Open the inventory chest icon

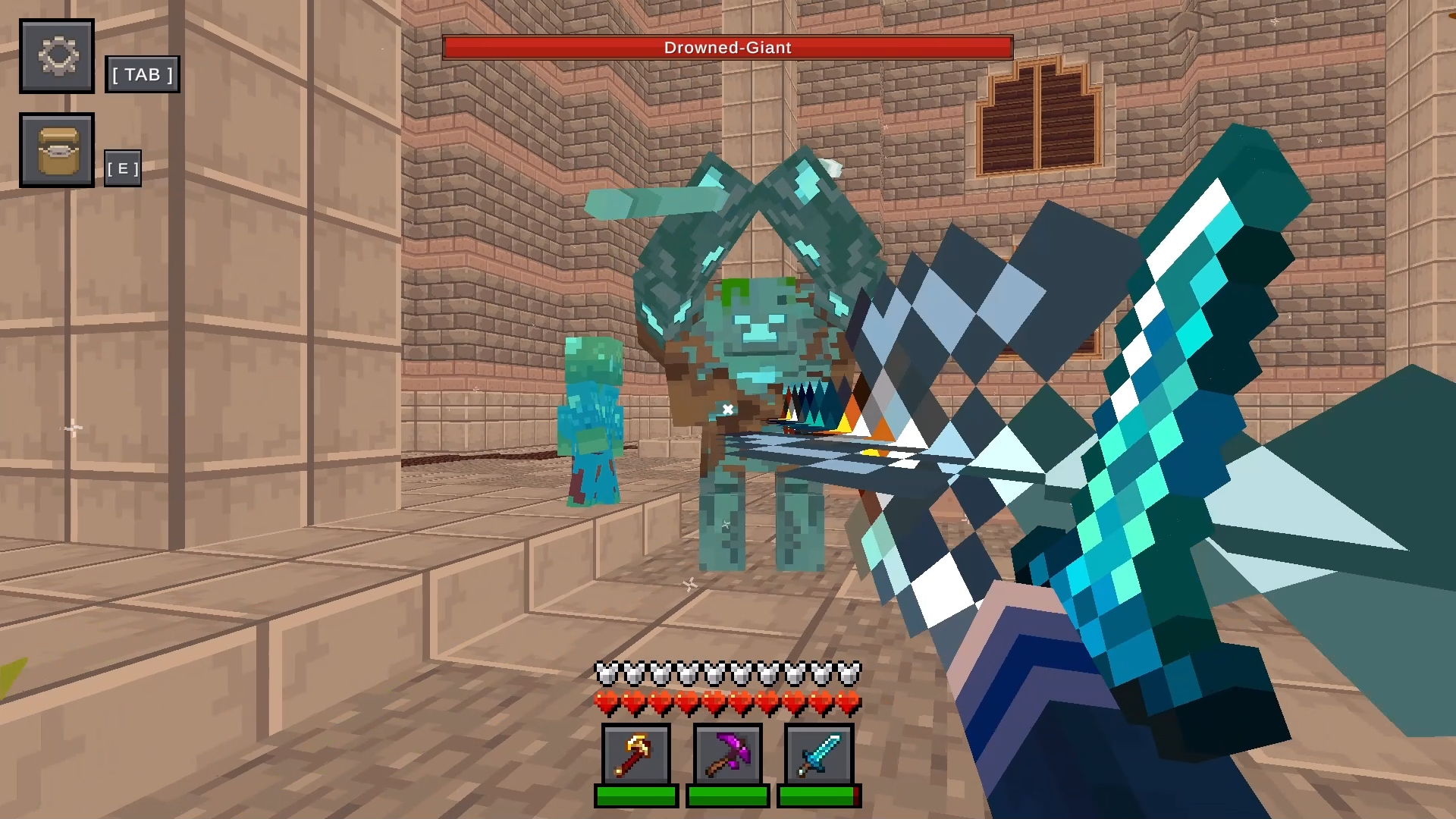(56, 149)
